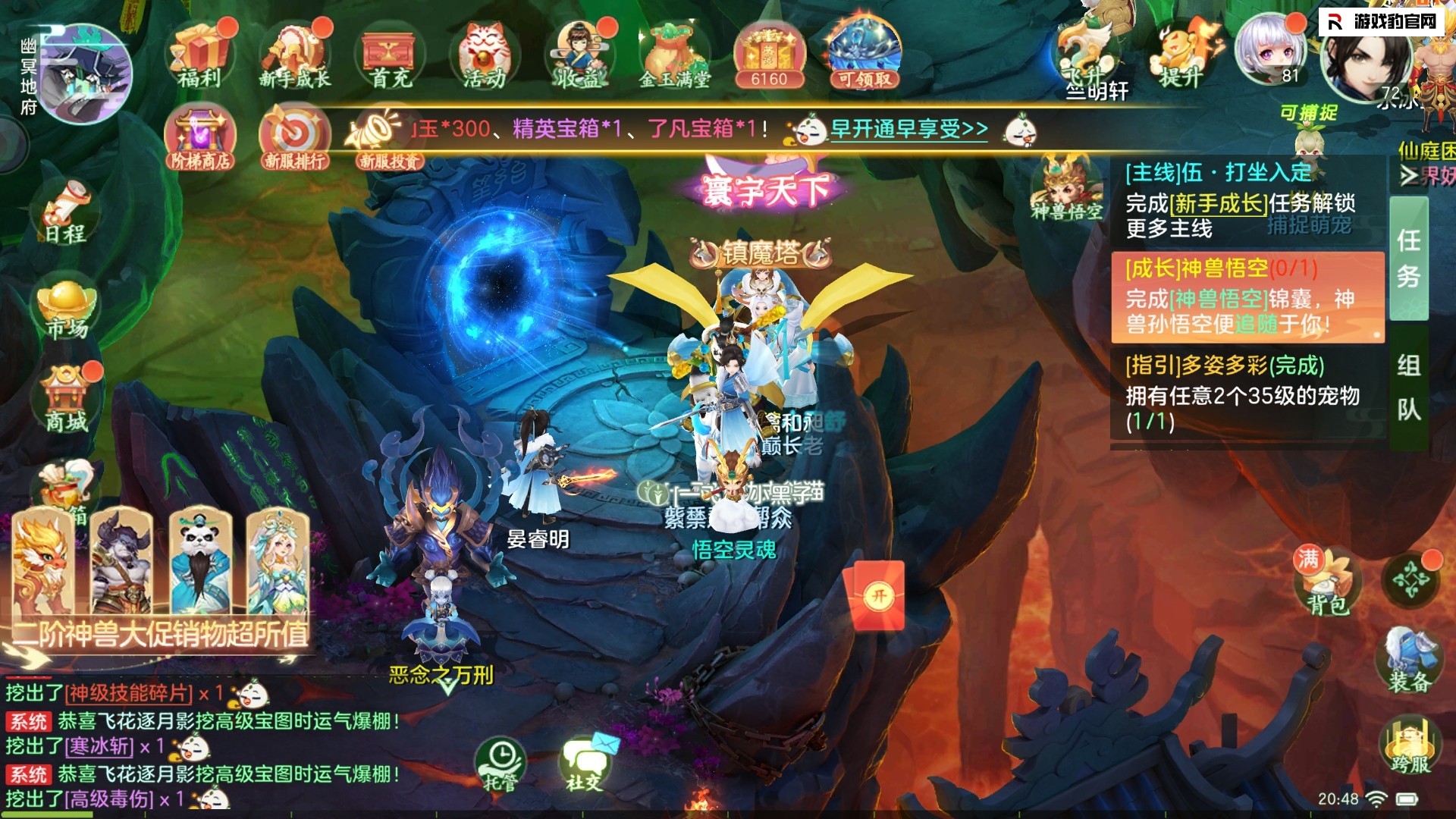Open the 新服排行 new server ranking
This screenshot has width=1456, height=819.
coord(295,136)
